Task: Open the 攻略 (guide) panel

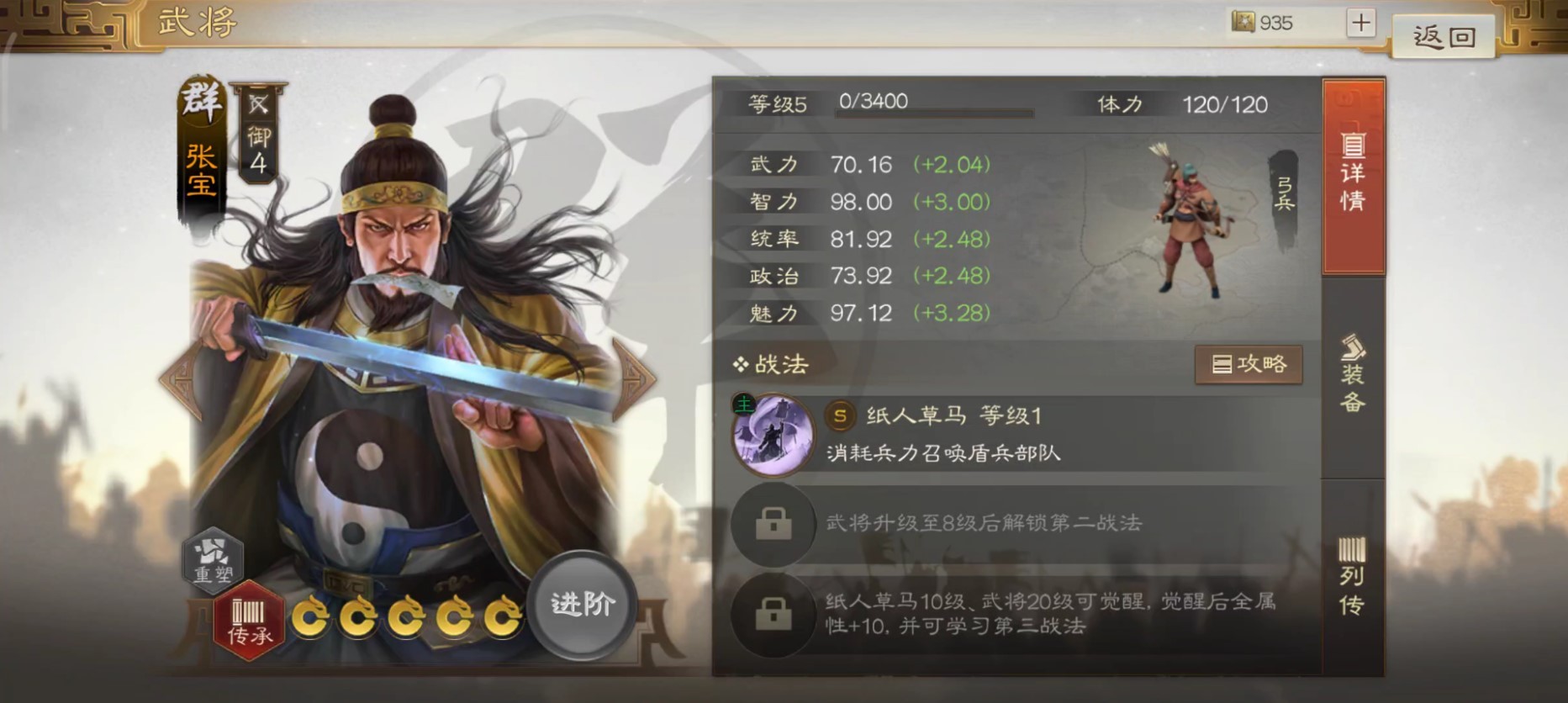Action: click(1249, 365)
